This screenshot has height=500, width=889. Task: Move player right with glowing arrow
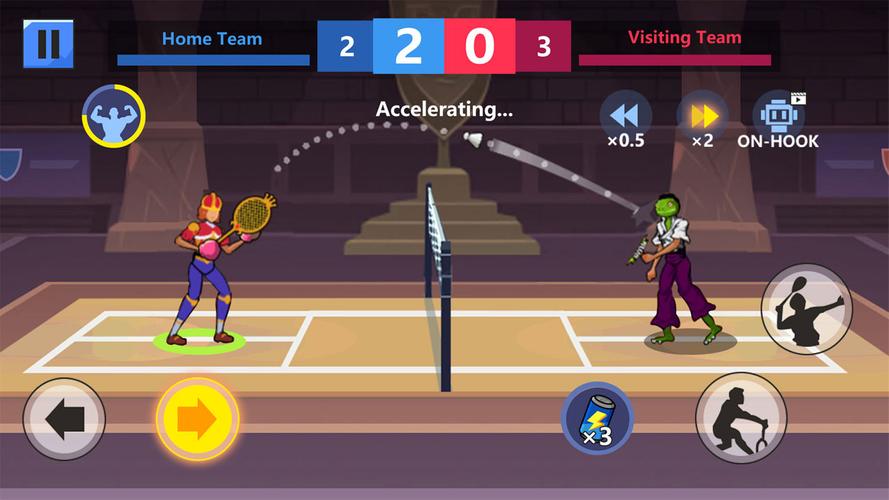[x=197, y=419]
